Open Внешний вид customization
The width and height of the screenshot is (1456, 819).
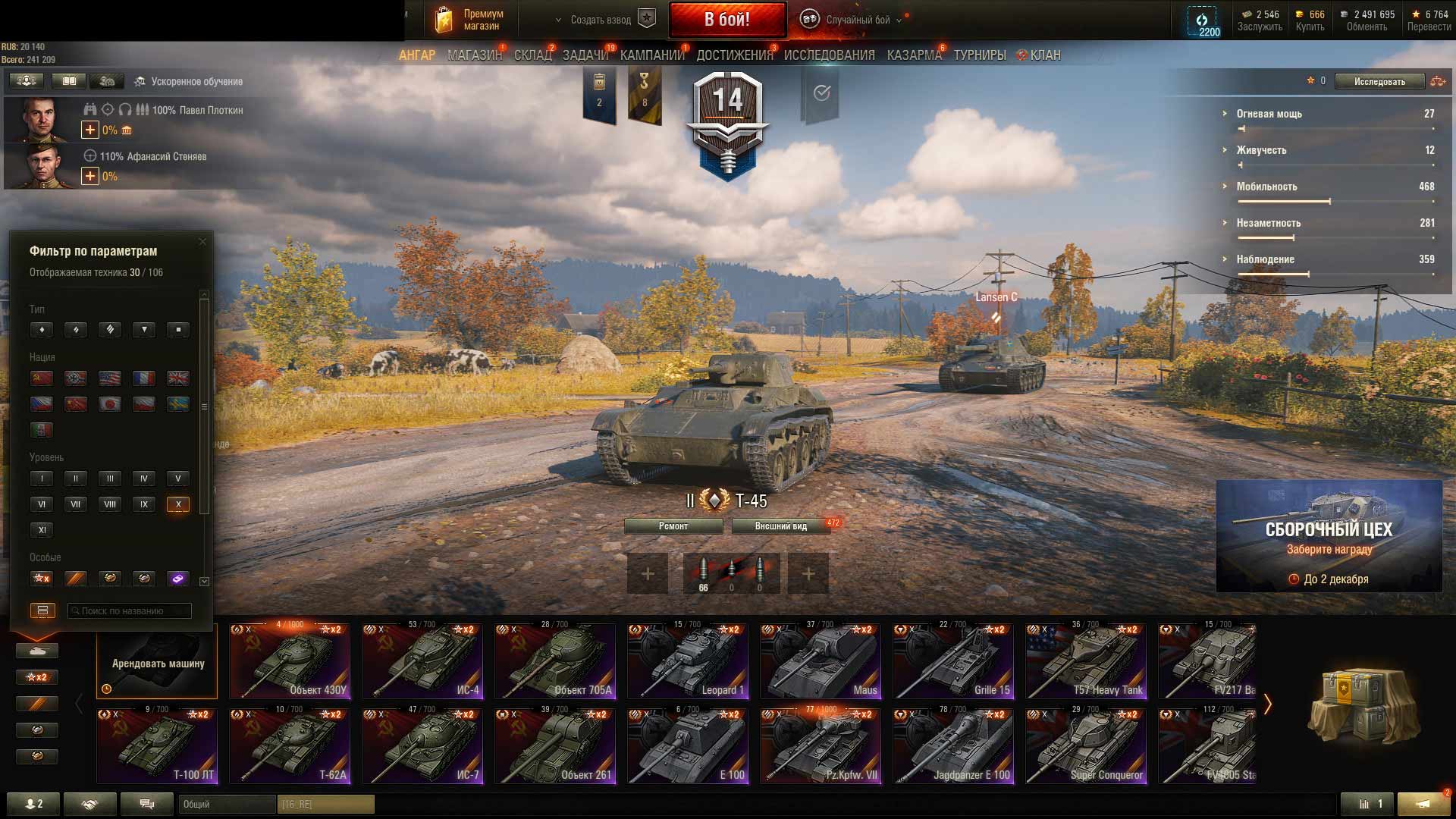pos(780,526)
